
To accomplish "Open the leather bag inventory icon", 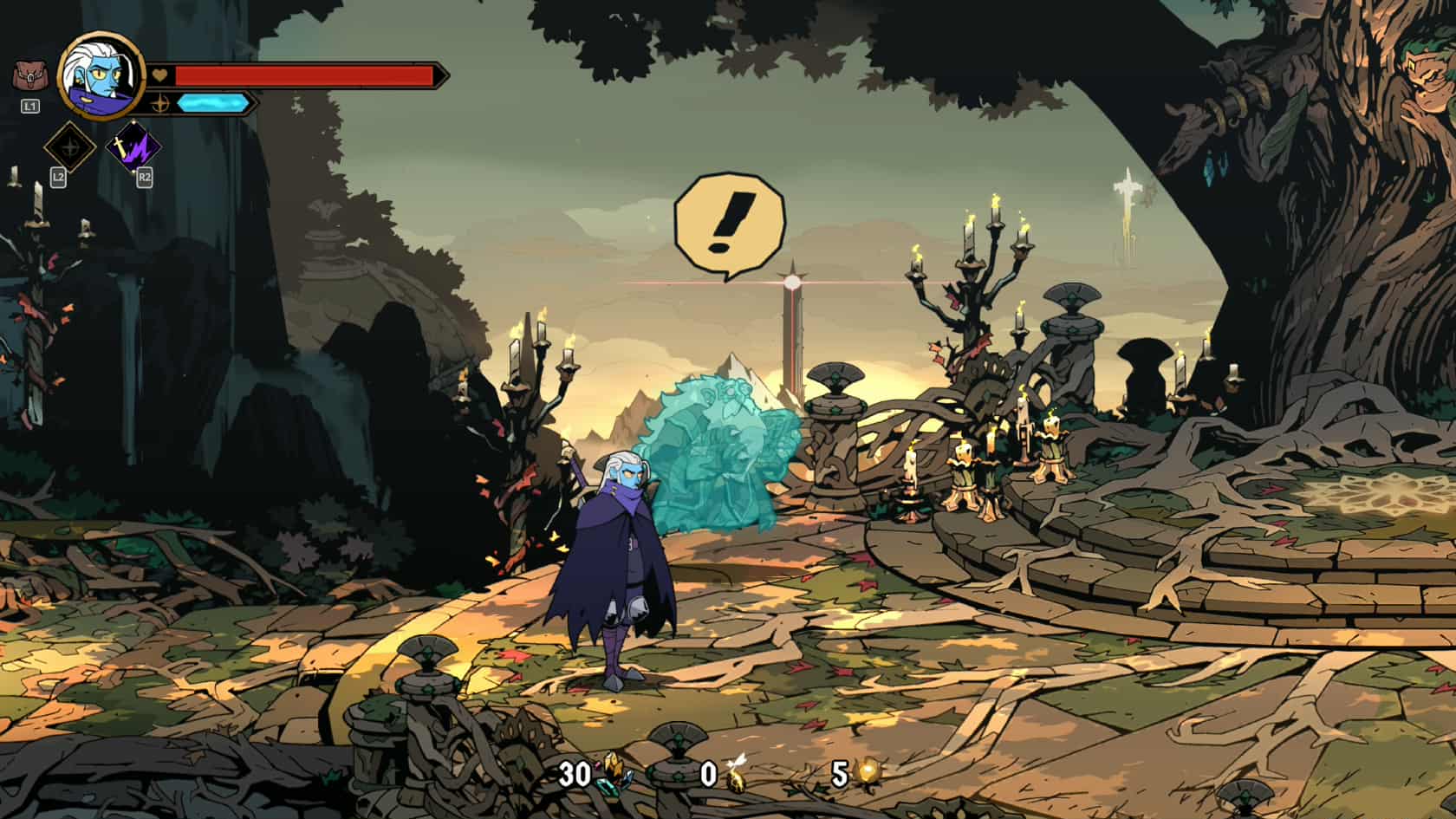I will (x=29, y=77).
